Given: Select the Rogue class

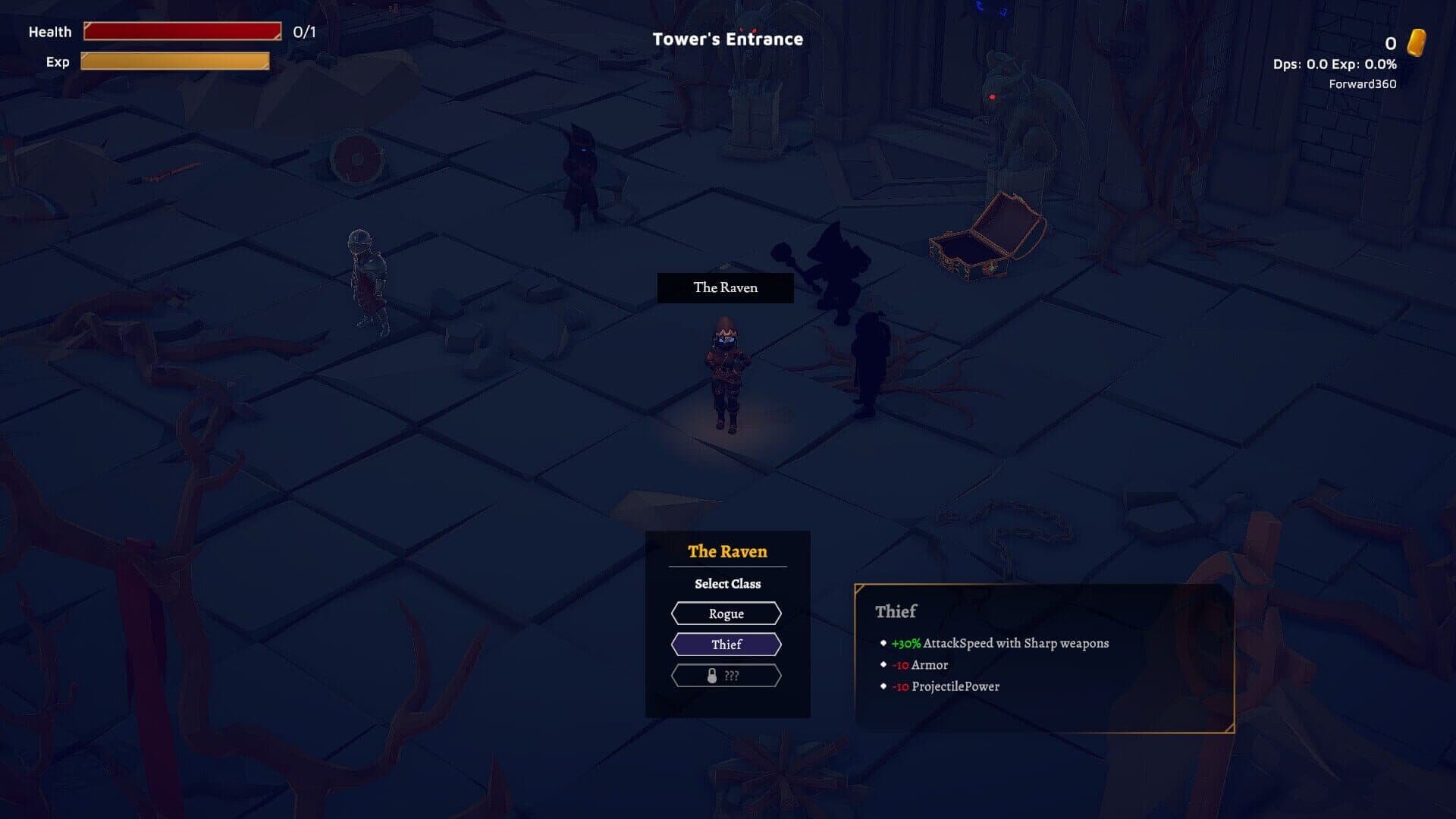Looking at the screenshot, I should pos(726,613).
